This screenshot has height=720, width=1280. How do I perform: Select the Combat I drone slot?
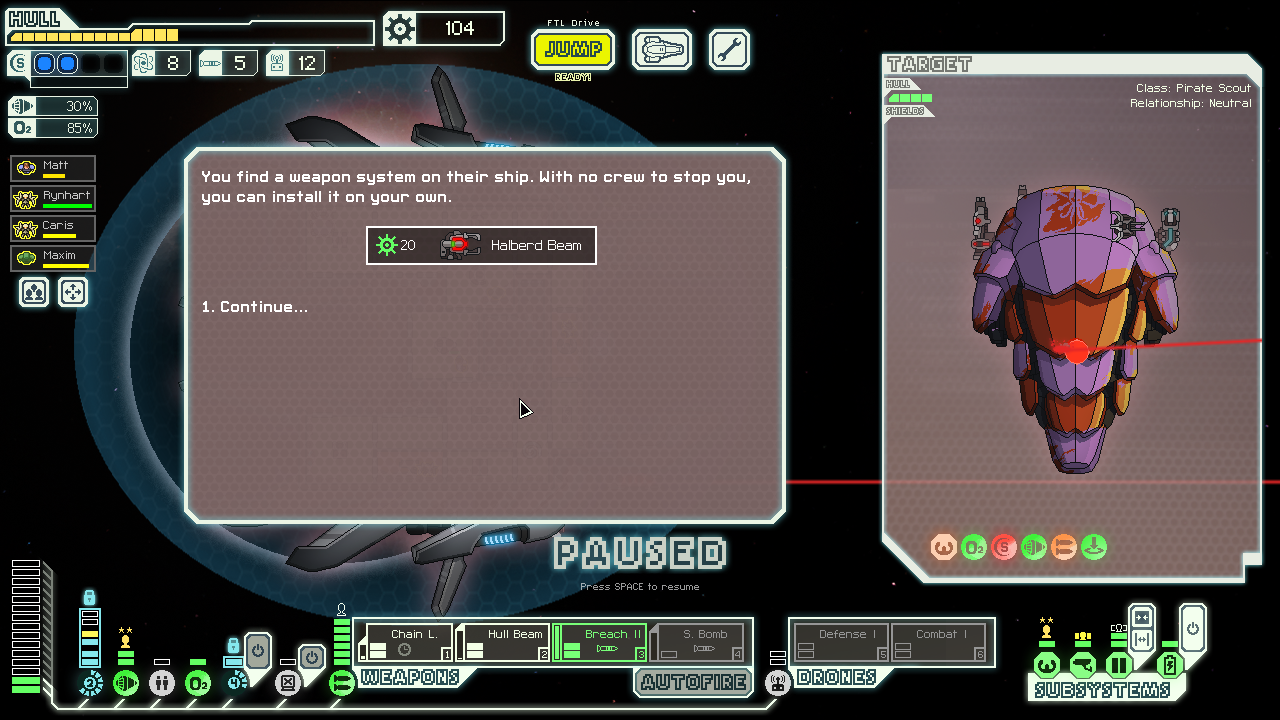(x=939, y=642)
